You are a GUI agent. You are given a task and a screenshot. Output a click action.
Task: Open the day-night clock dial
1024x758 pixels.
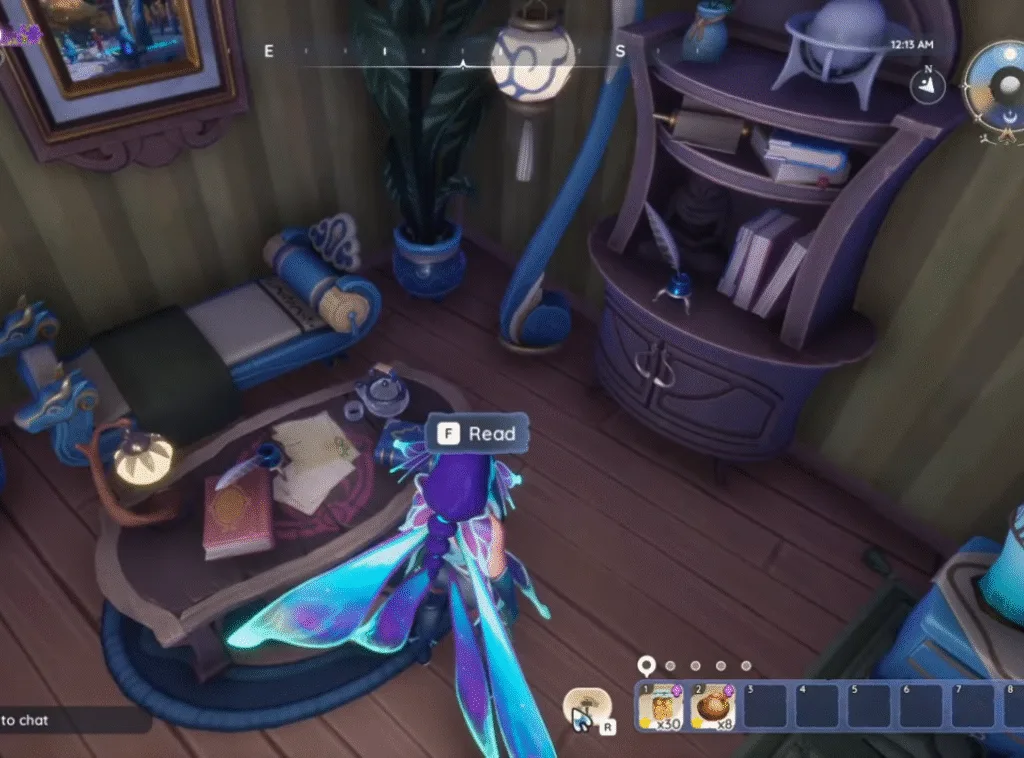tap(994, 88)
